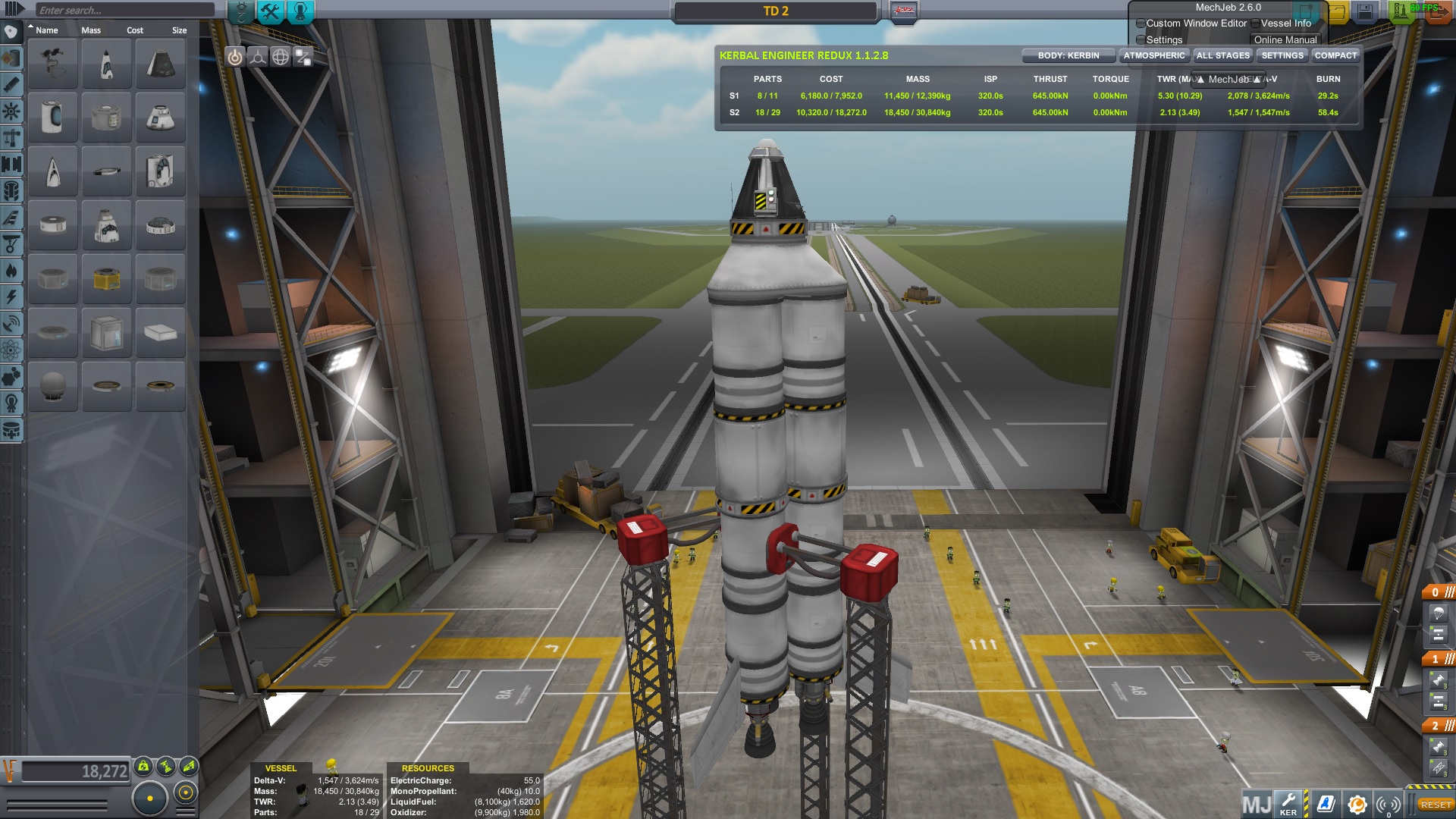The height and width of the screenshot is (819, 1456).
Task: Sort parts list by Cost
Action: tap(135, 30)
